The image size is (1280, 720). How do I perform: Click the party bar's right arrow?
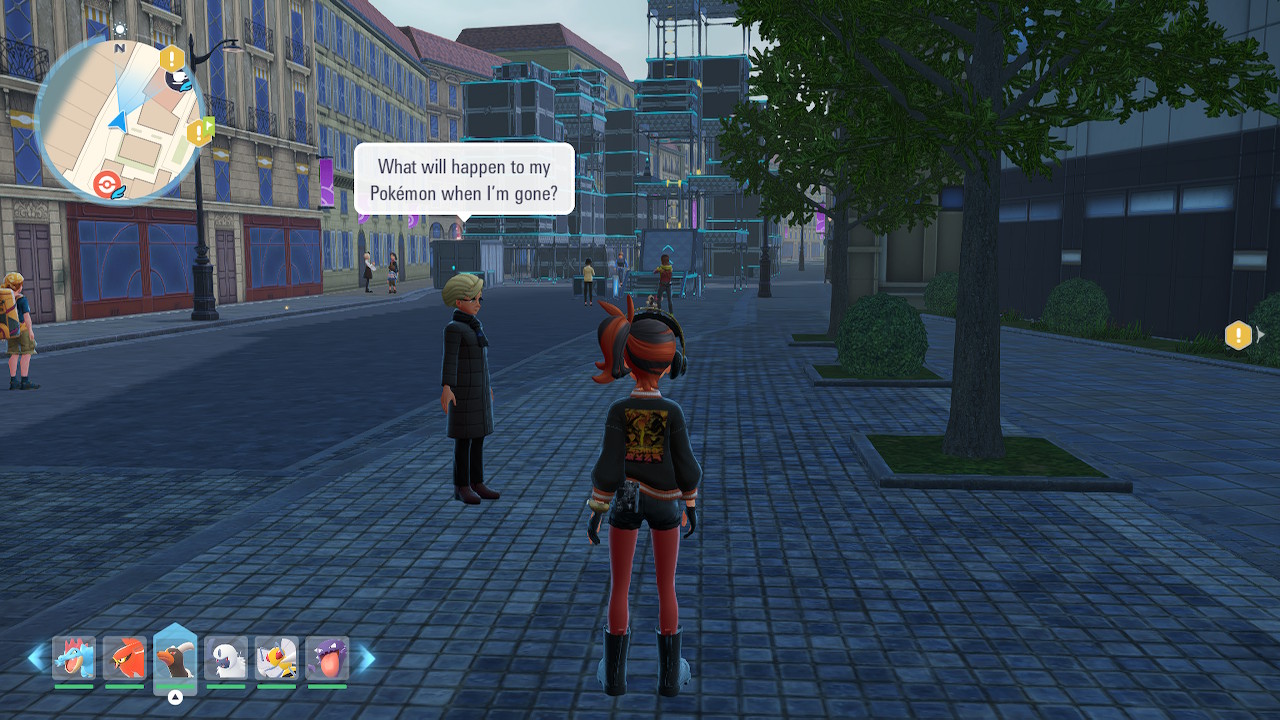pos(367,658)
